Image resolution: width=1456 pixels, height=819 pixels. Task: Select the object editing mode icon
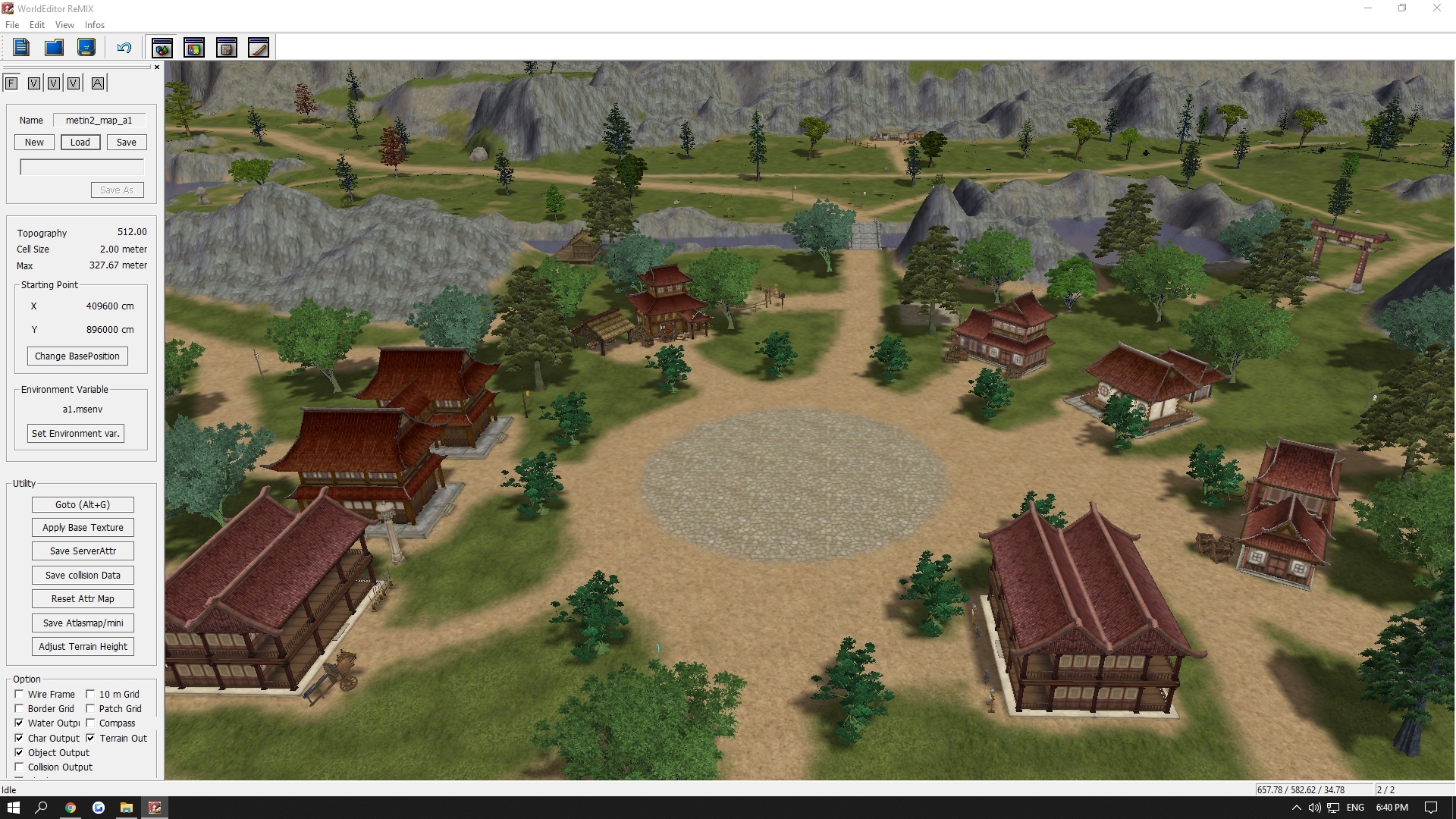[162, 47]
